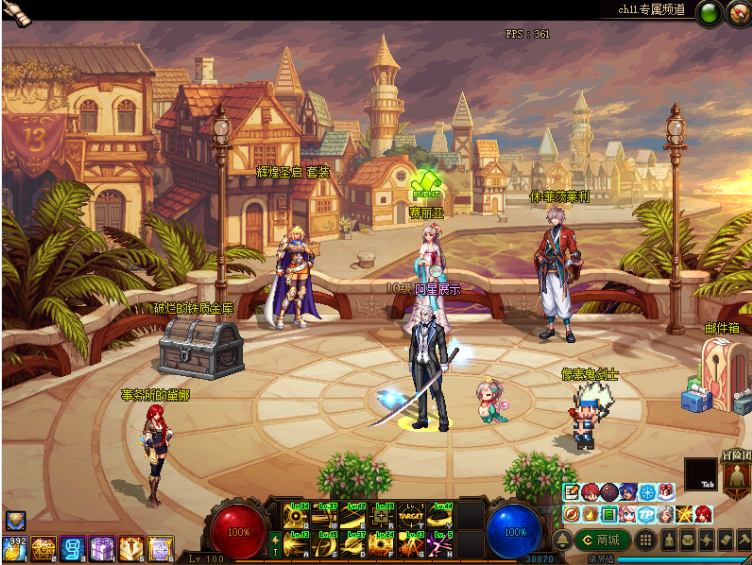This screenshot has width=752, height=565.
Task: Open the TP event icon
Action: tap(646, 514)
